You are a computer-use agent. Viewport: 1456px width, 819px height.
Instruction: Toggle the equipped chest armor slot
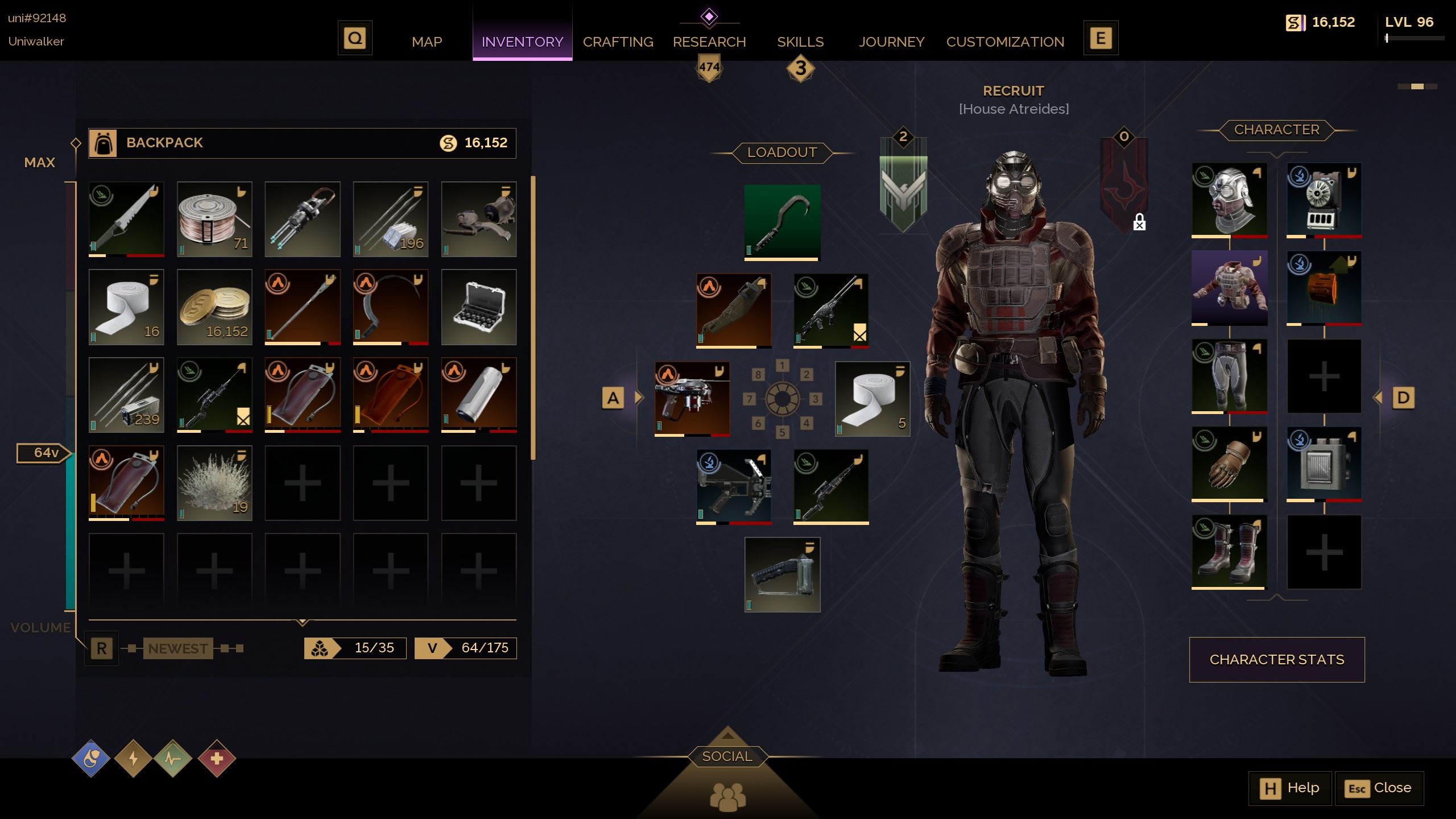(x=1230, y=289)
